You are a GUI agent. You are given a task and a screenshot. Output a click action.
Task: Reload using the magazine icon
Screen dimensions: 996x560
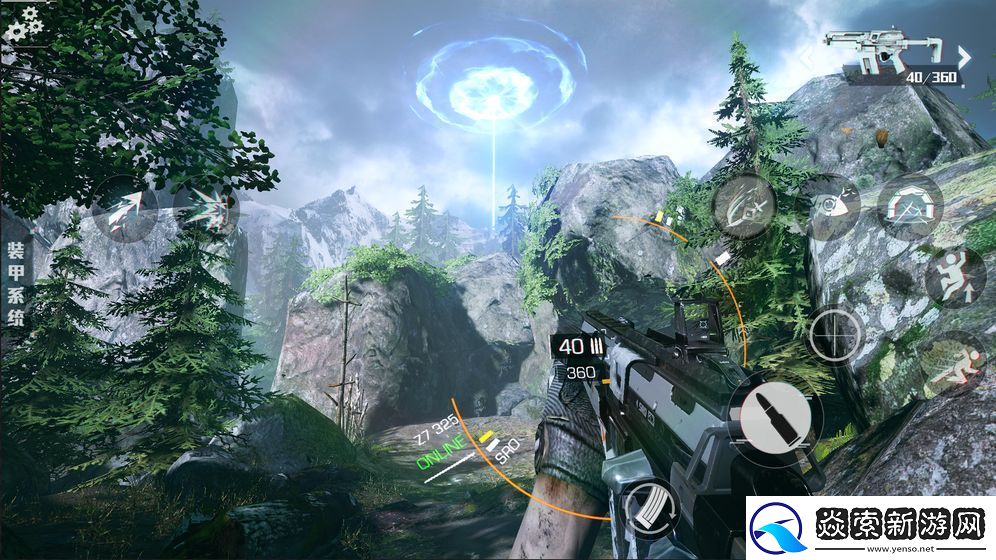[650, 509]
